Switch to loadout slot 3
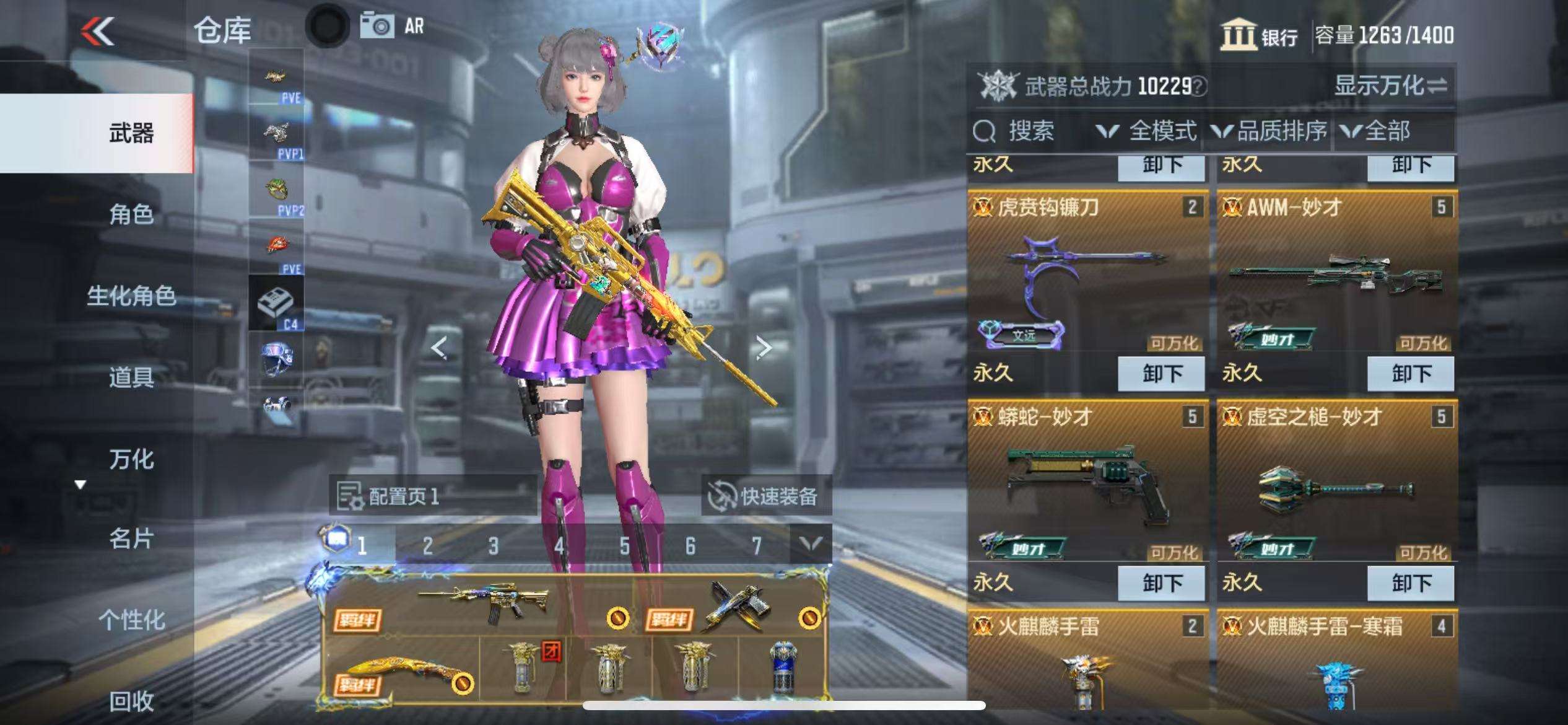Viewport: 1568px width, 725px height. tap(493, 546)
